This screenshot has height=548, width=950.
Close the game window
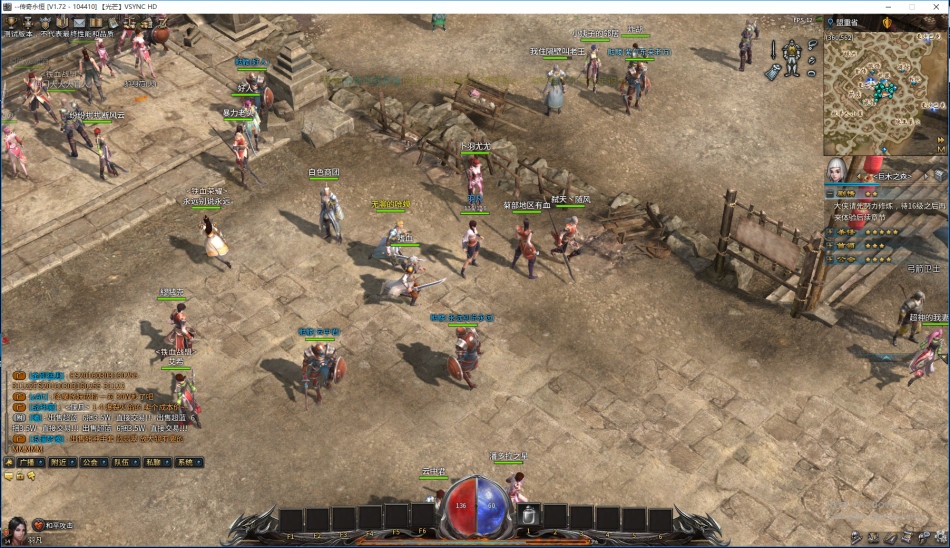click(x=934, y=6)
